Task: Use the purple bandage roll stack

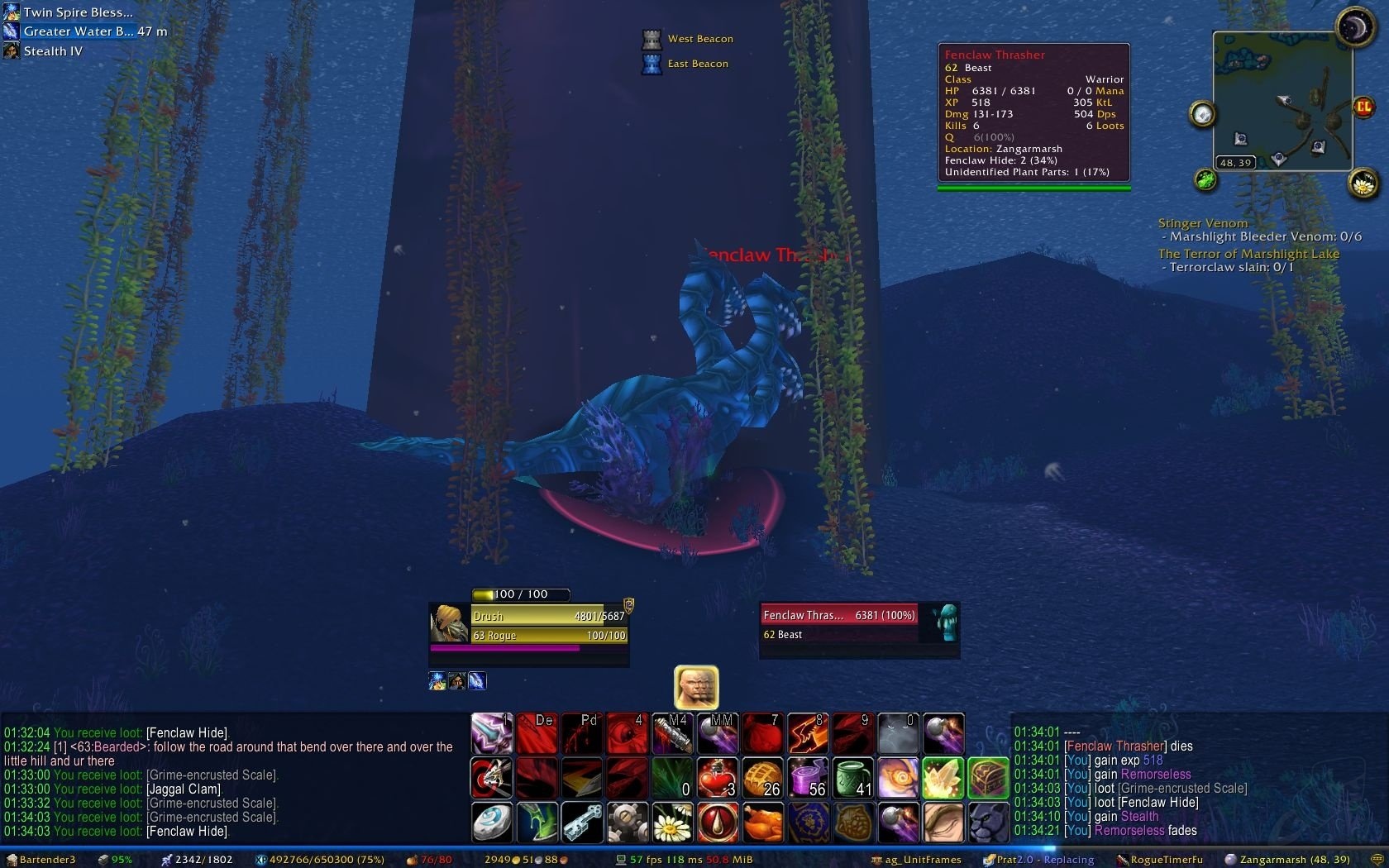Action: pos(808,778)
